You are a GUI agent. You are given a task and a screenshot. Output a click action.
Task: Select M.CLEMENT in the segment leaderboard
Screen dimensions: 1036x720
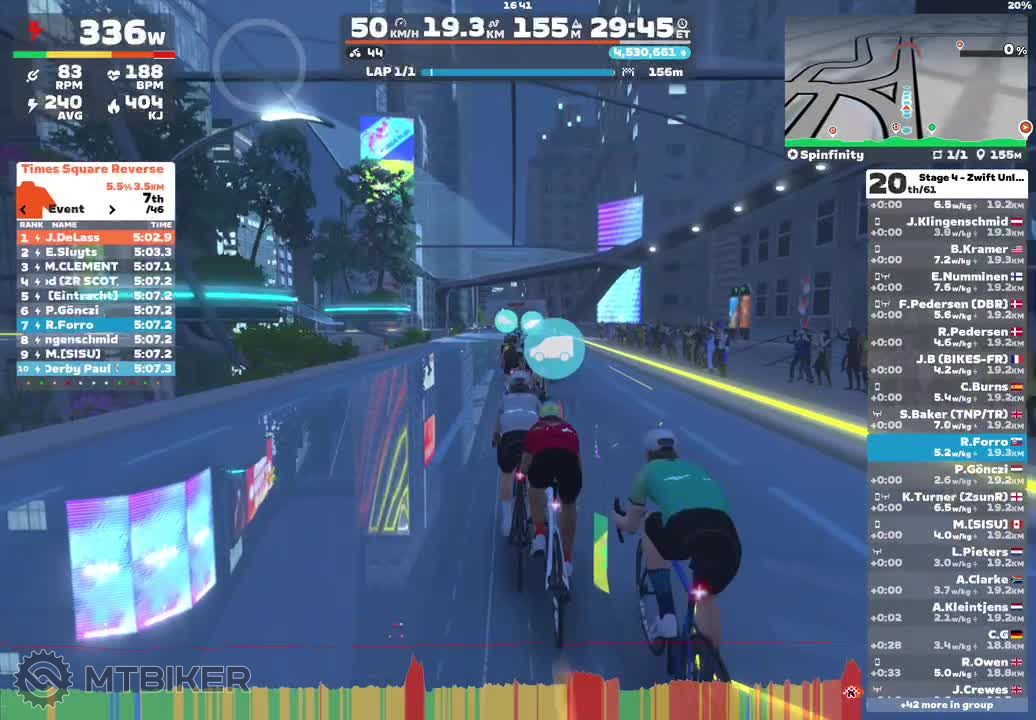tap(95, 267)
